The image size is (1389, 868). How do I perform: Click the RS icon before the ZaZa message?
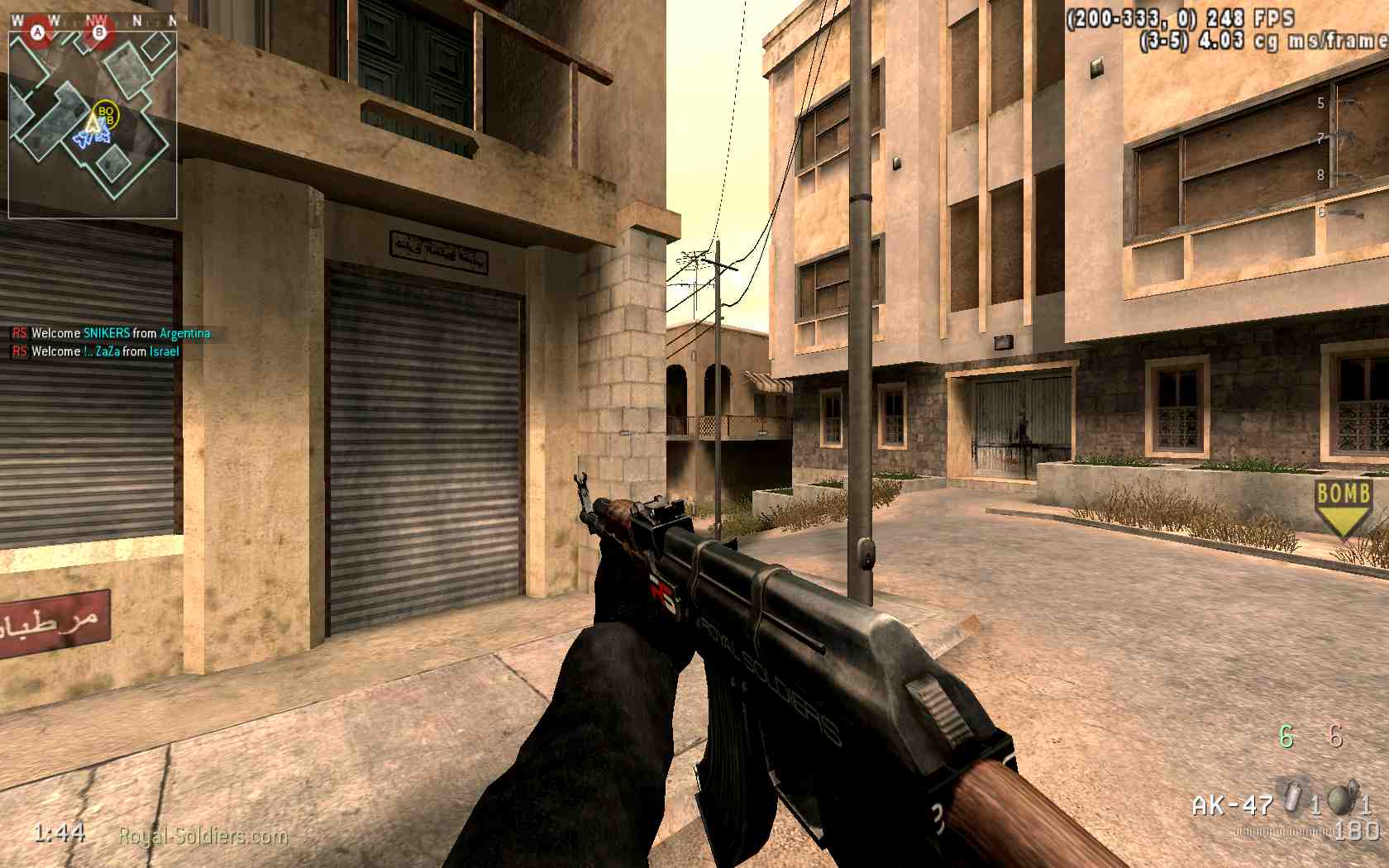click(x=19, y=351)
